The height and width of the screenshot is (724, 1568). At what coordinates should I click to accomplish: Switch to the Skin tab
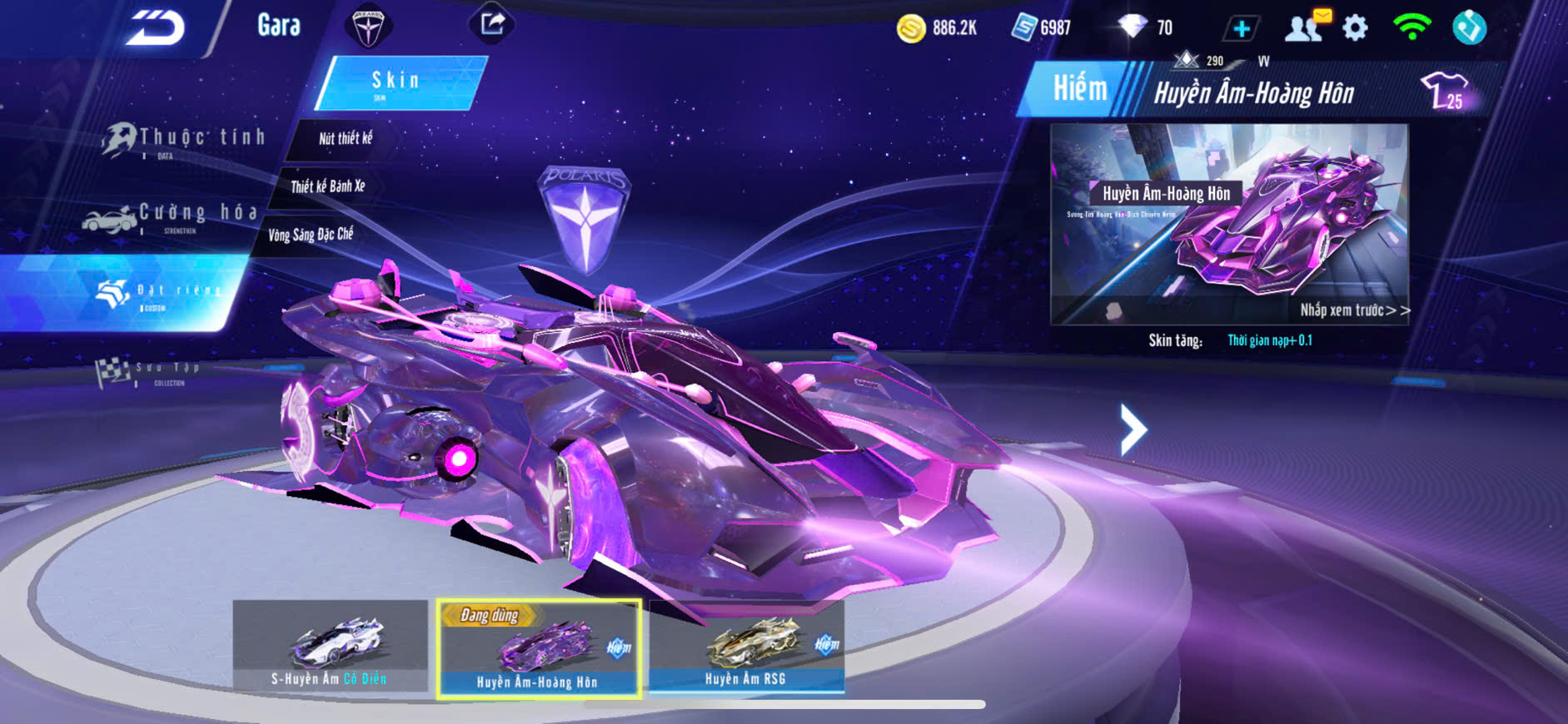[397, 82]
